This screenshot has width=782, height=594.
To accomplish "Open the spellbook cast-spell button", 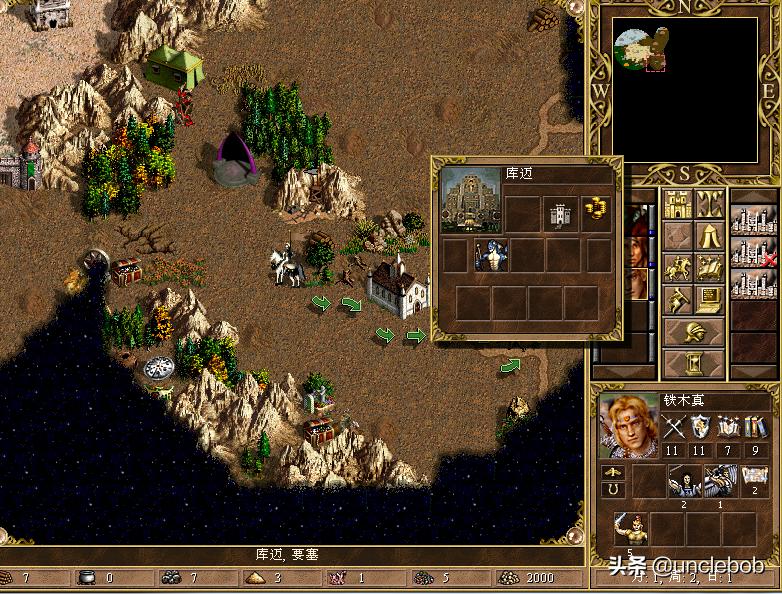I will (x=710, y=268).
